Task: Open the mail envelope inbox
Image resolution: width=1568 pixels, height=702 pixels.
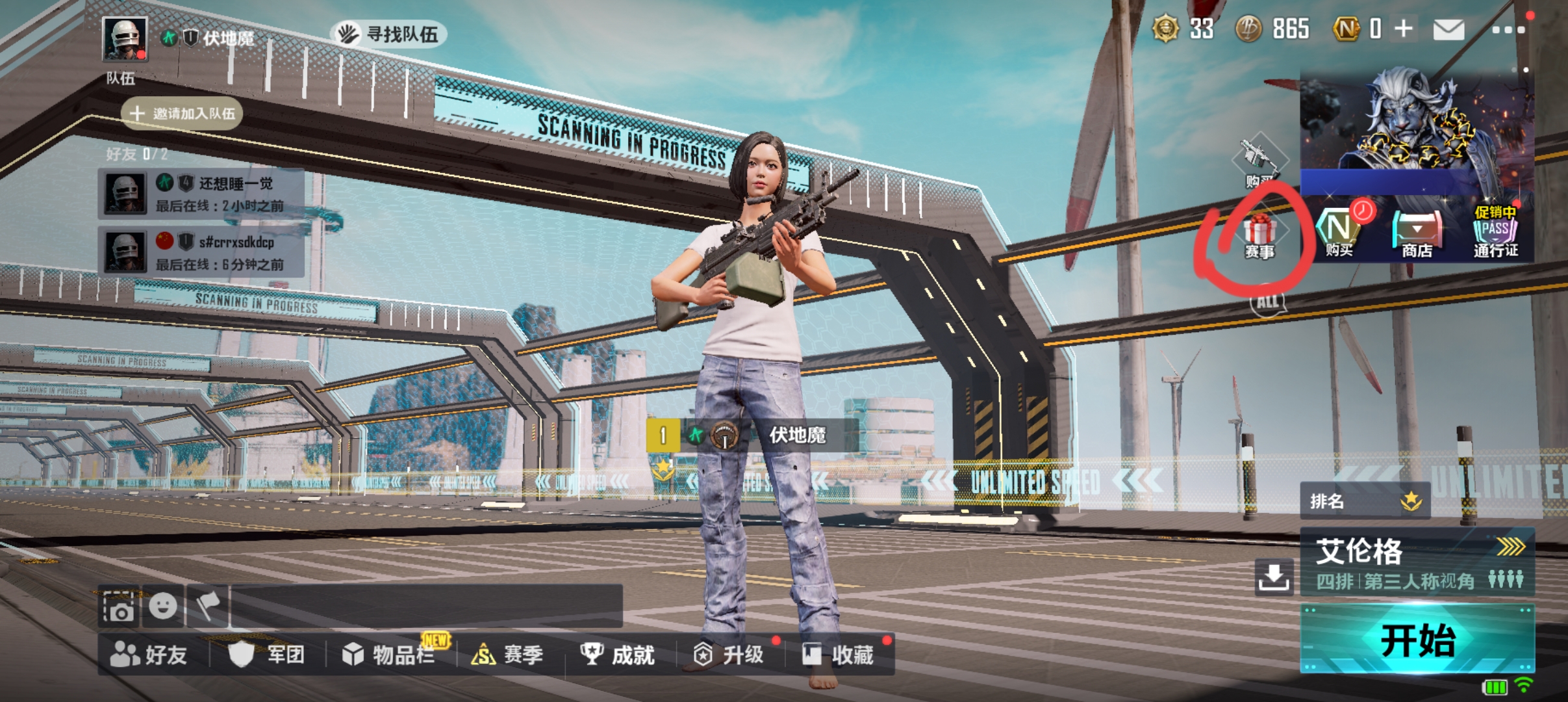Action: point(1448,29)
